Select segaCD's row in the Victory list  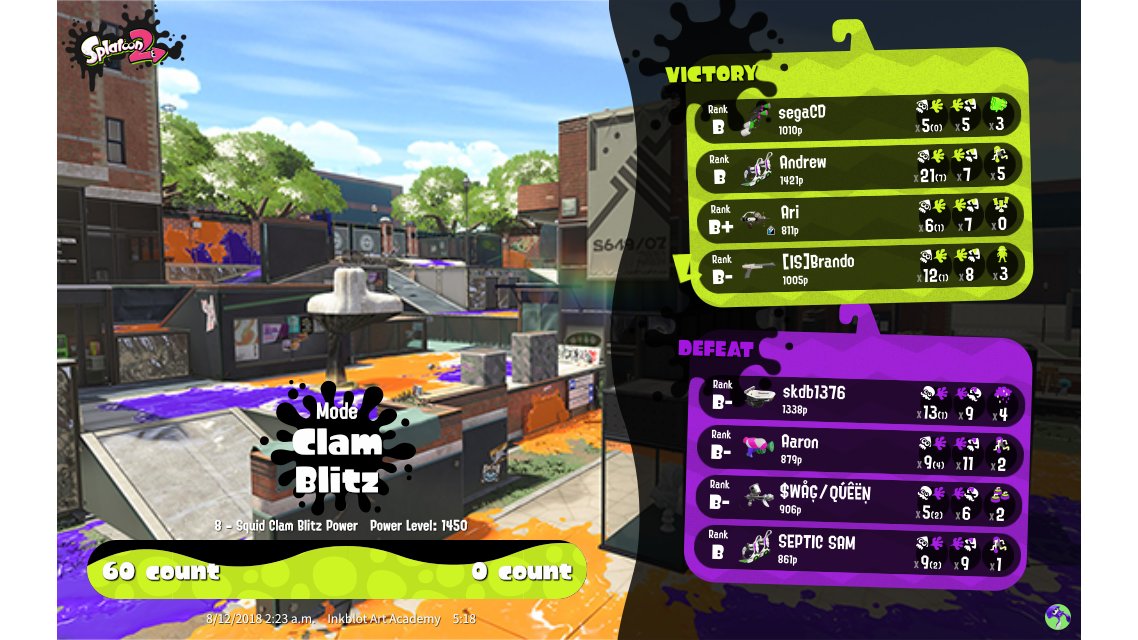858,117
